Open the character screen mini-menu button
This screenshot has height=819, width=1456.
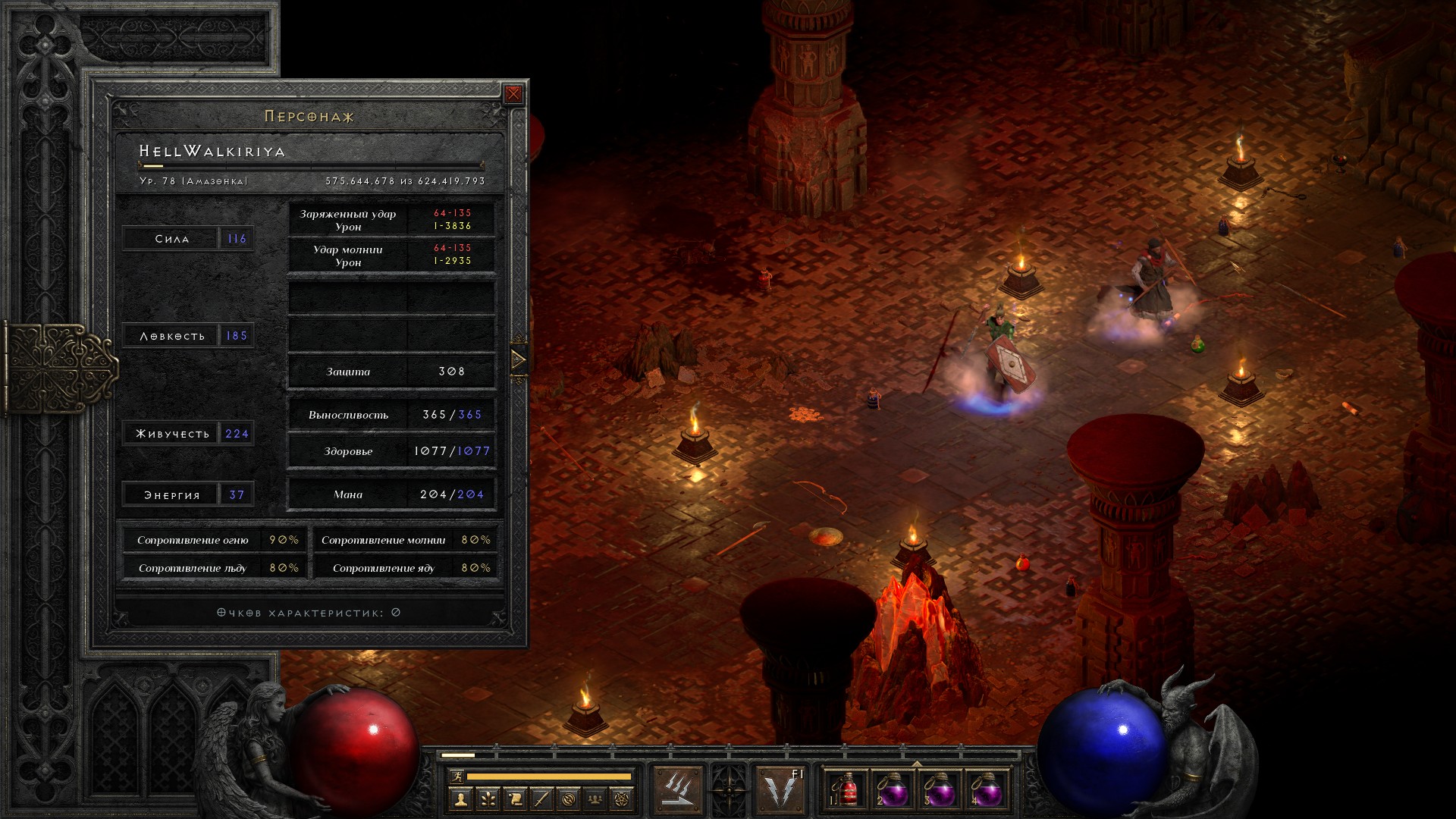pyautogui.click(x=460, y=799)
